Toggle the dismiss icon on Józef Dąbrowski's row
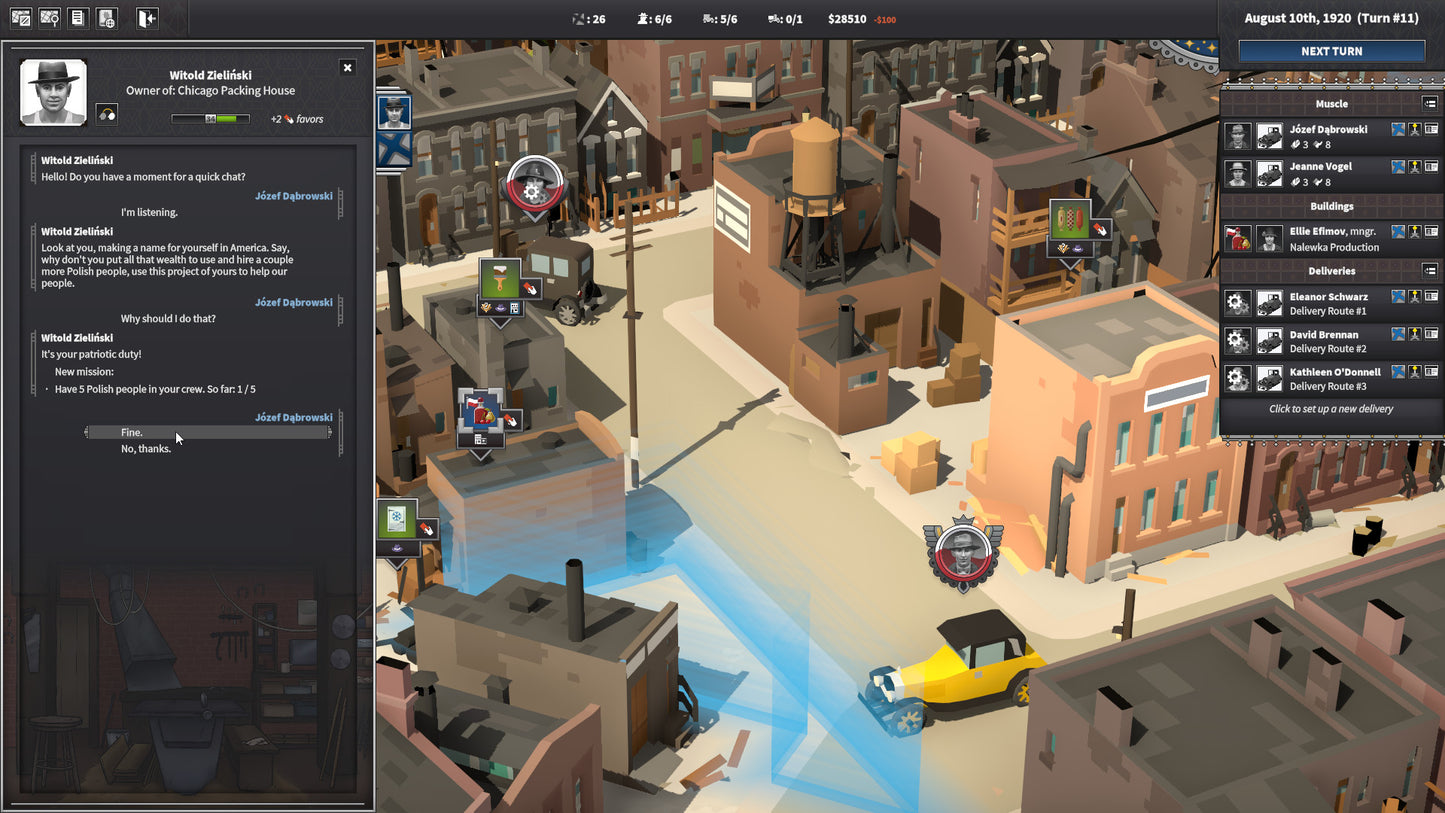Image resolution: width=1445 pixels, height=813 pixels. 1398,130
